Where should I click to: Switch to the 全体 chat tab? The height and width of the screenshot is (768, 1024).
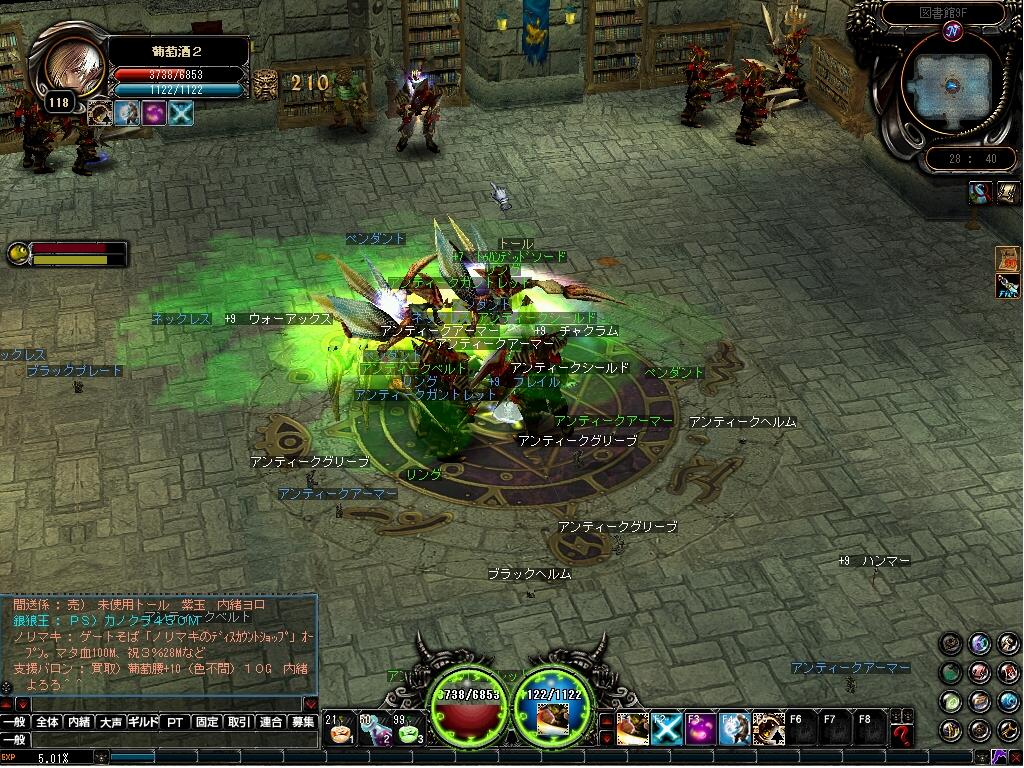pyautogui.click(x=47, y=722)
